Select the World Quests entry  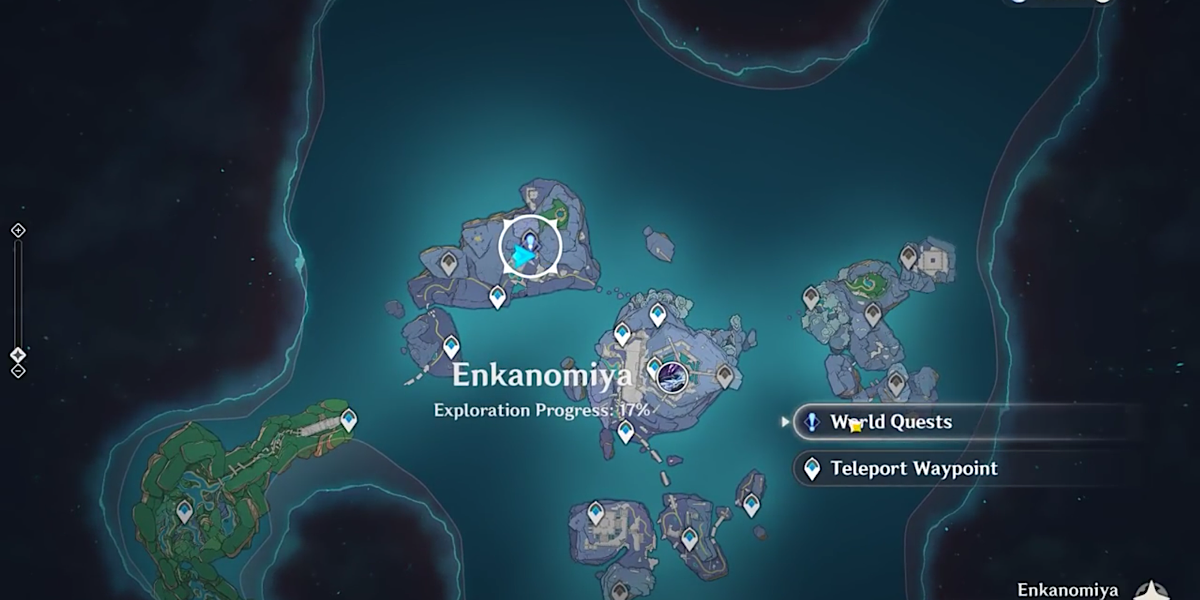pos(890,422)
